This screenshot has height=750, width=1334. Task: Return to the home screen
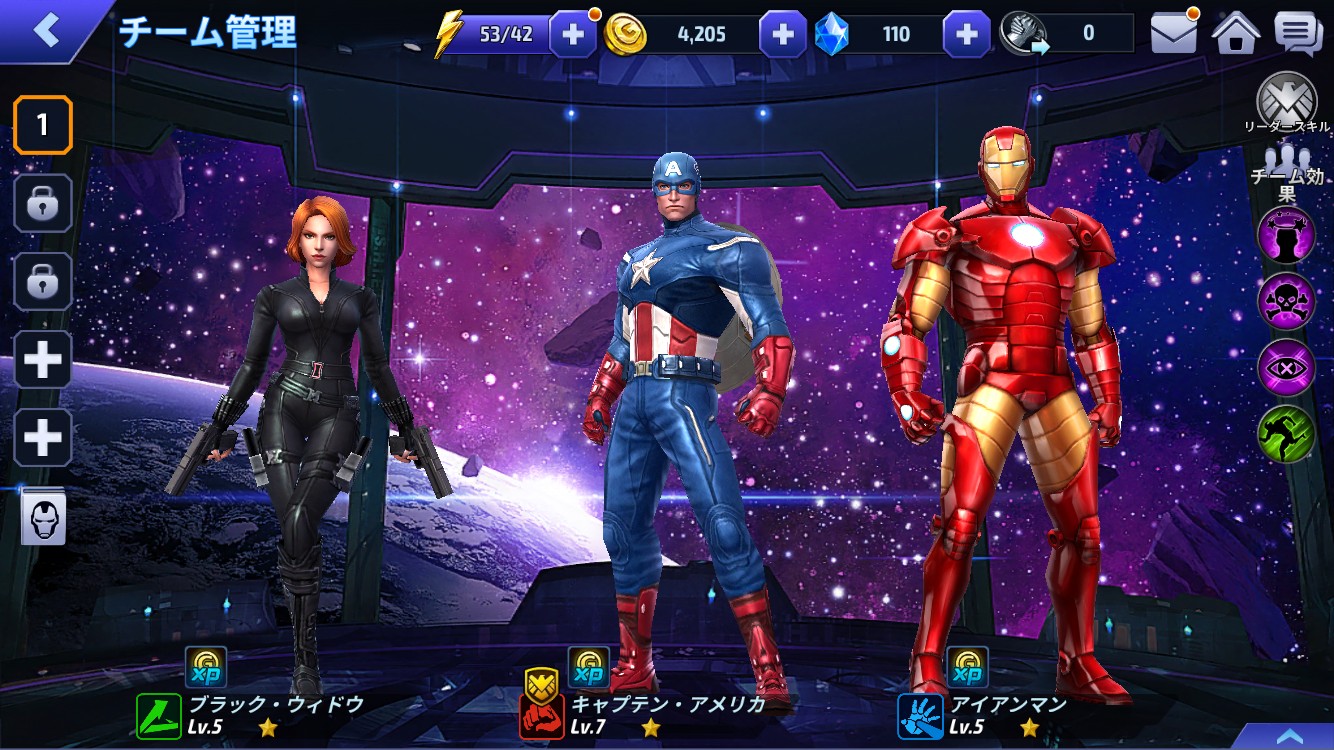pos(1235,34)
